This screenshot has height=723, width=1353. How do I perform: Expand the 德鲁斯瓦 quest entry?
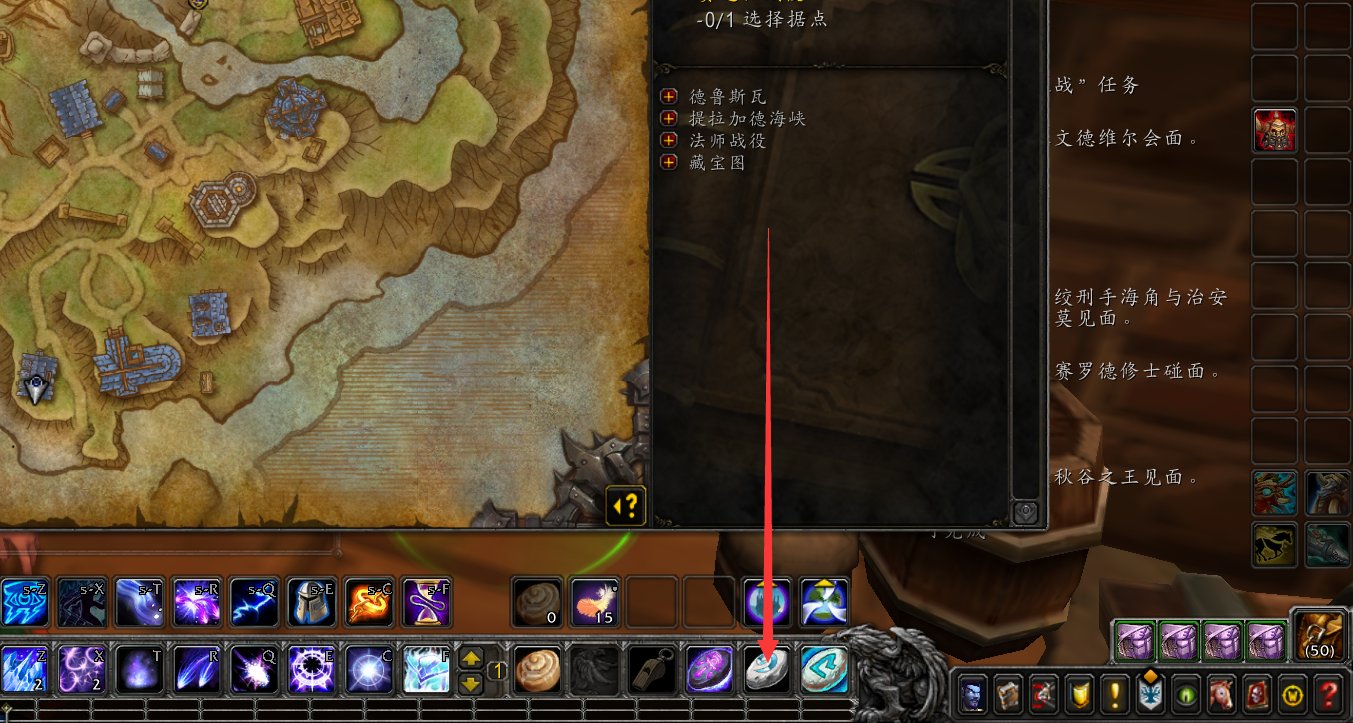[668, 97]
